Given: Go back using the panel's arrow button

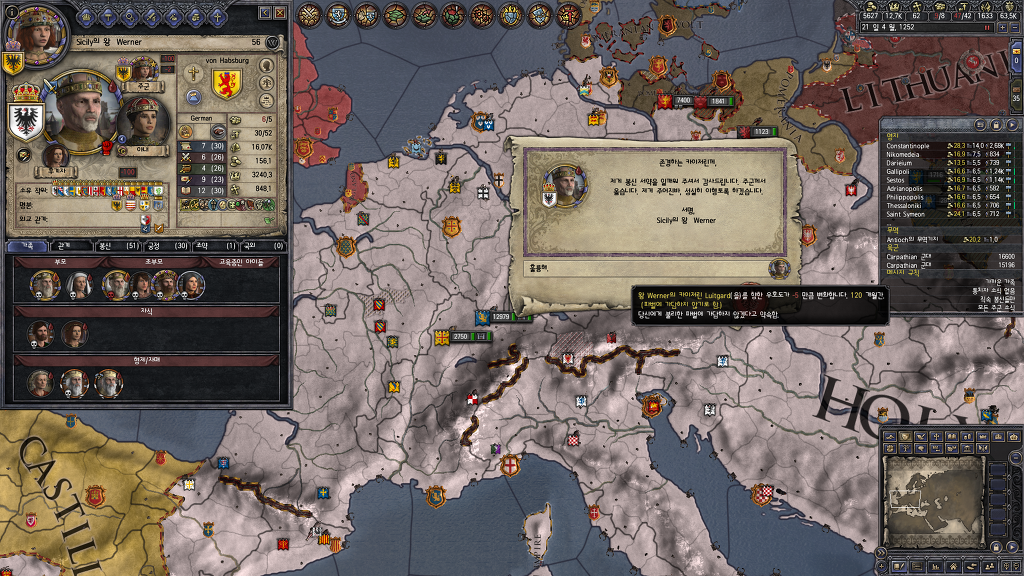Looking at the screenshot, I should [x=264, y=13].
